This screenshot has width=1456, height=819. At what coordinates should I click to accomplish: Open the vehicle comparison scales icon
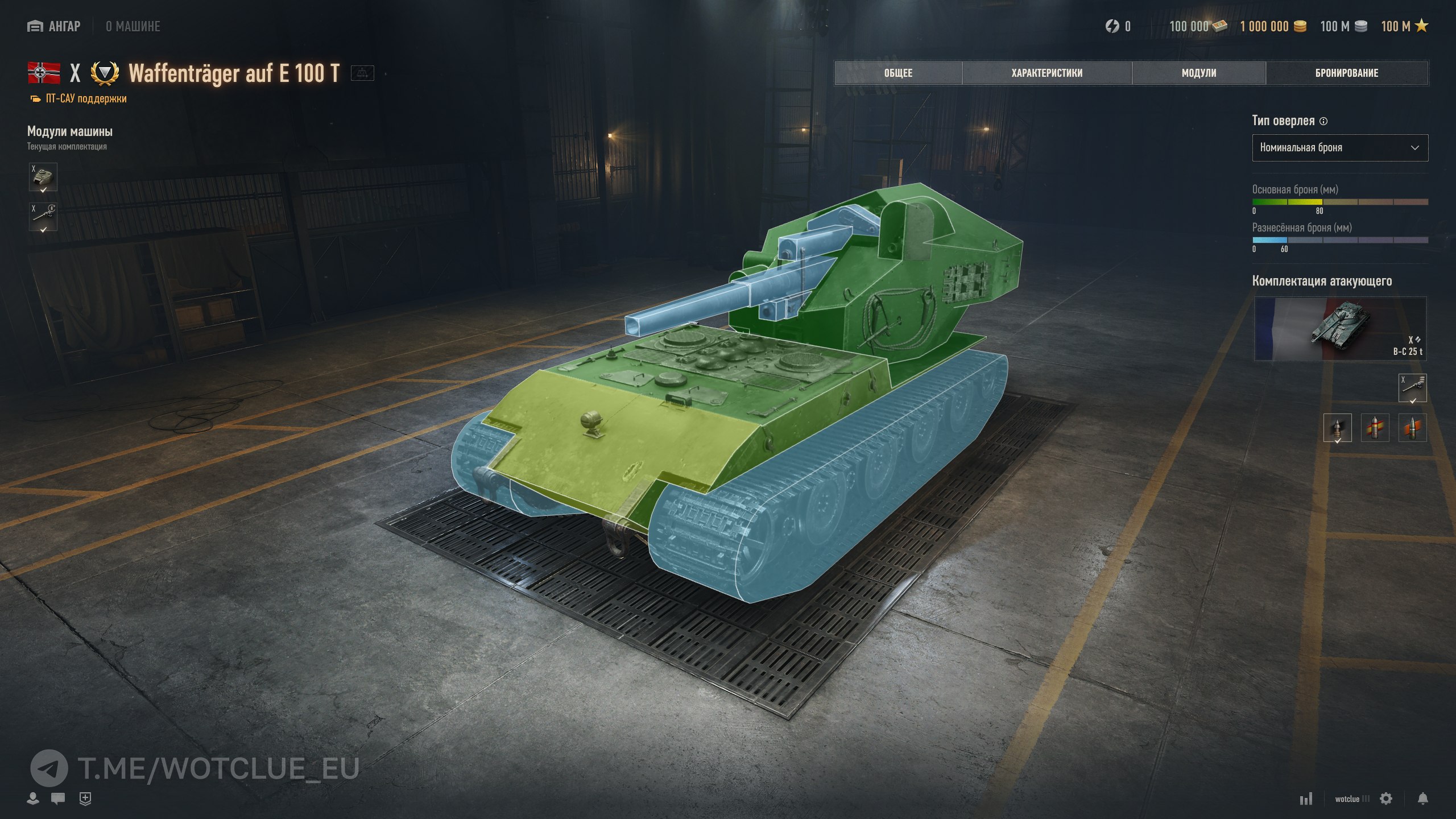coord(362,73)
